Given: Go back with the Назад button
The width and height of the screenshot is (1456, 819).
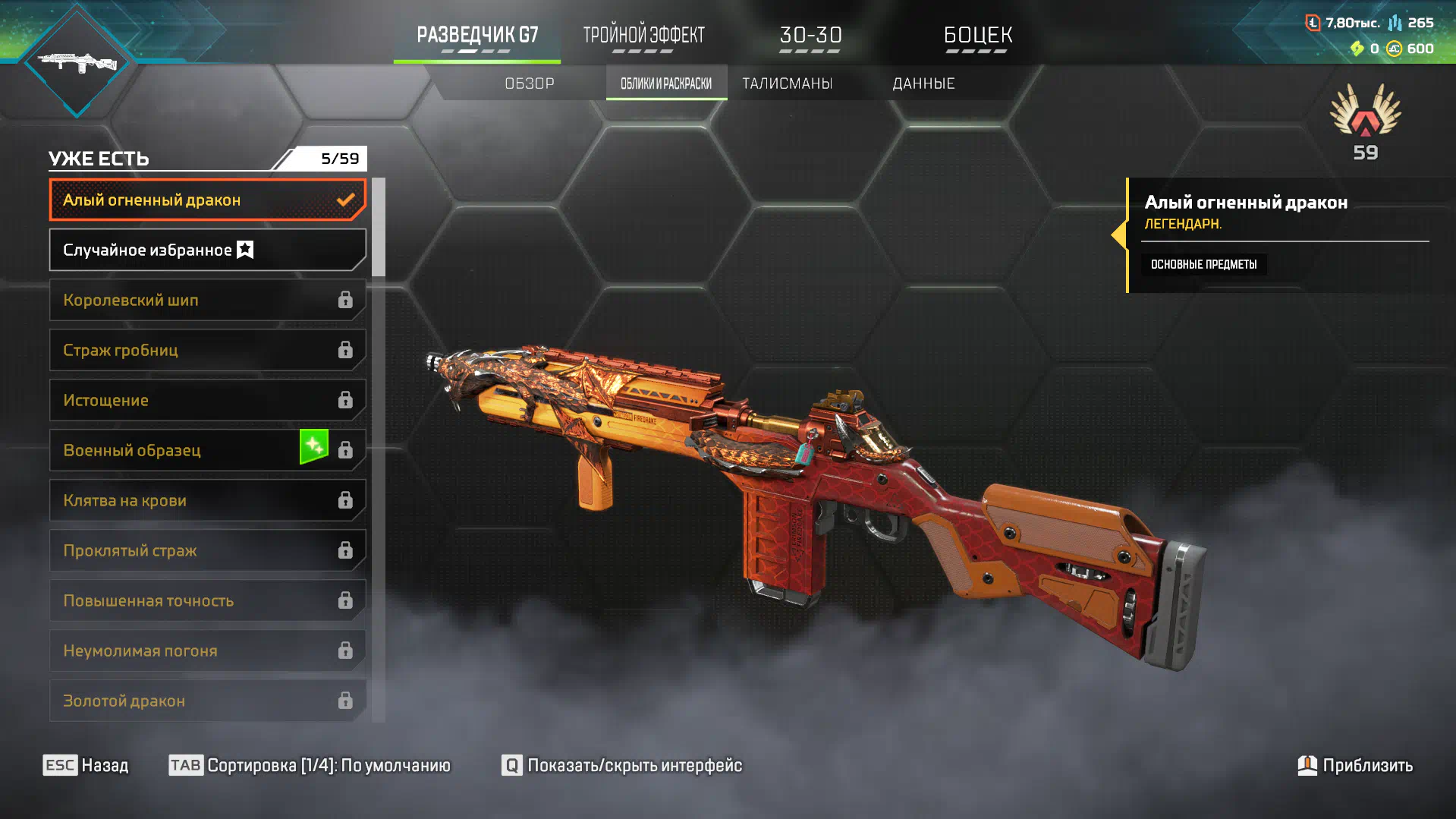Looking at the screenshot, I should coord(86,765).
